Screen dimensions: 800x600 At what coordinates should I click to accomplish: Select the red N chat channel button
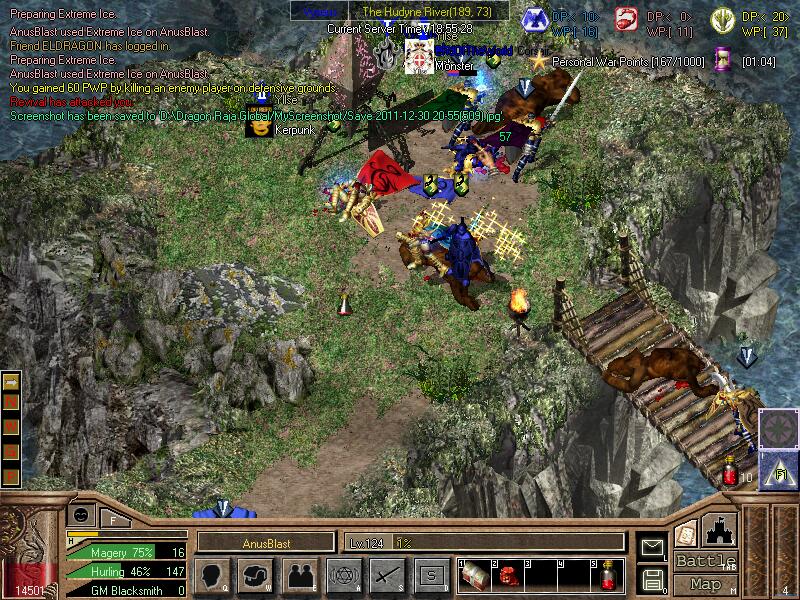click(11, 401)
